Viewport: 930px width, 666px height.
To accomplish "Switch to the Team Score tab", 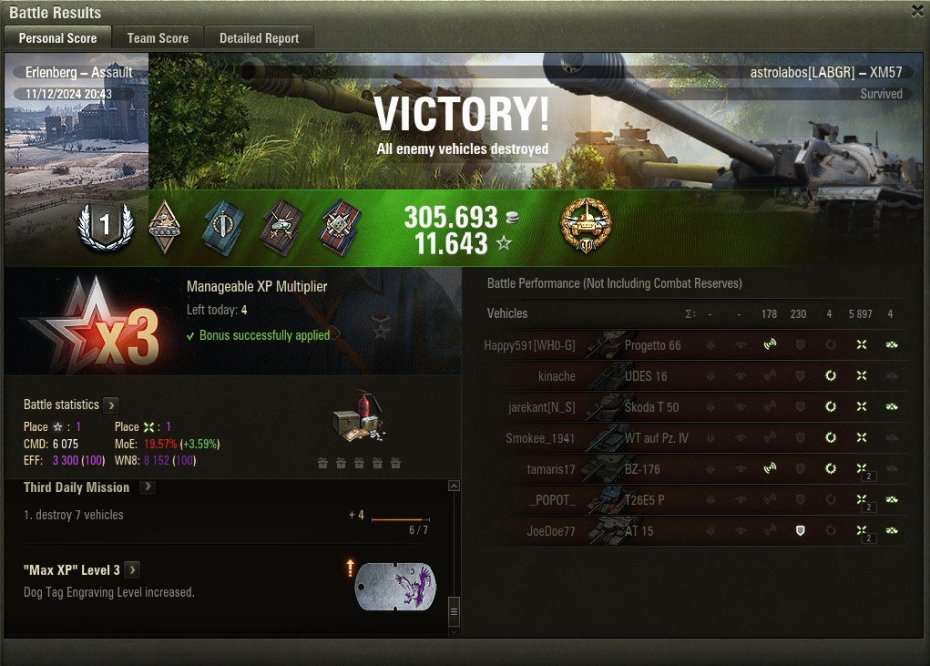I will (x=157, y=38).
